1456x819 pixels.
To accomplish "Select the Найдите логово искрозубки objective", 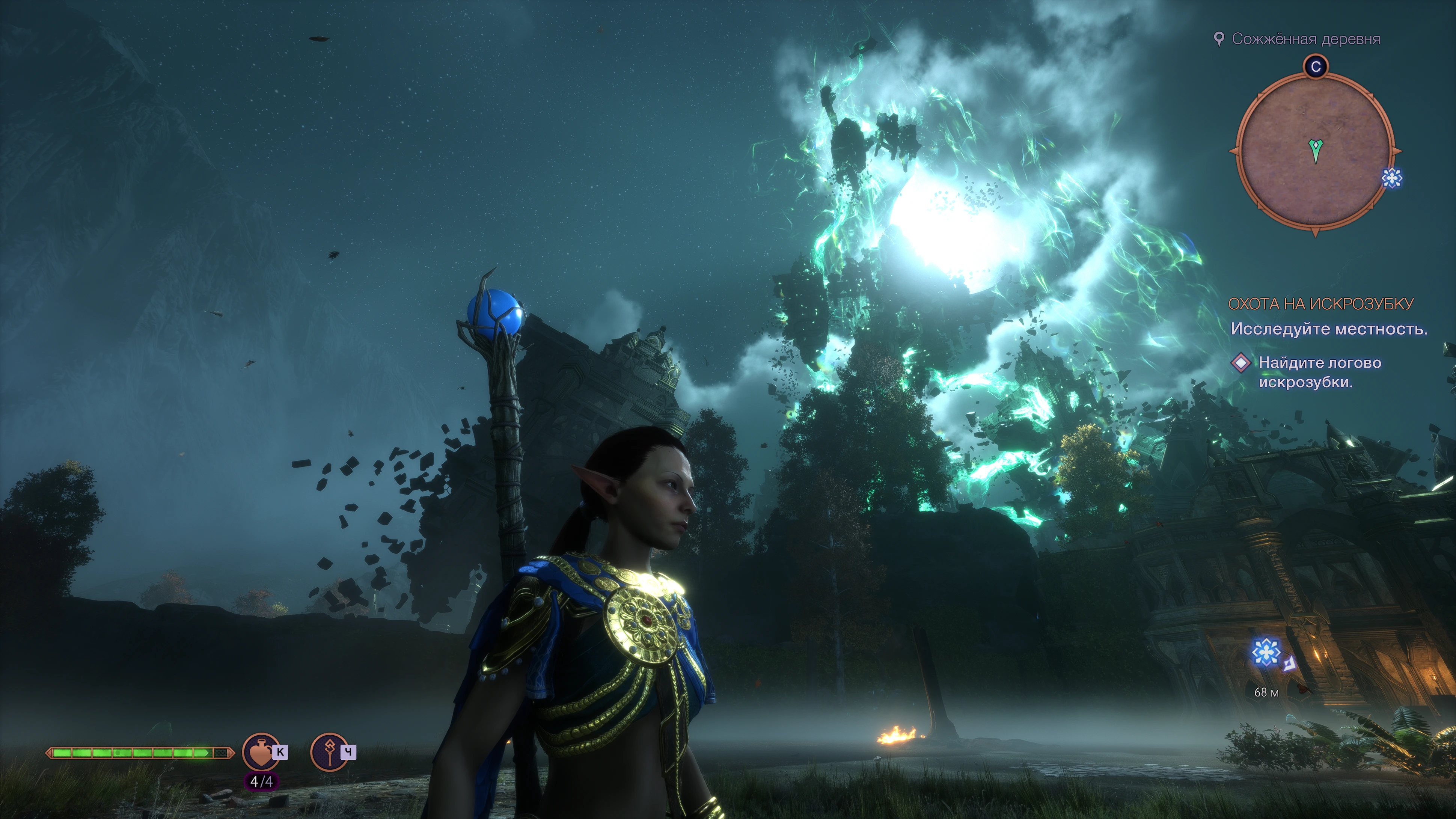I will click(1319, 373).
